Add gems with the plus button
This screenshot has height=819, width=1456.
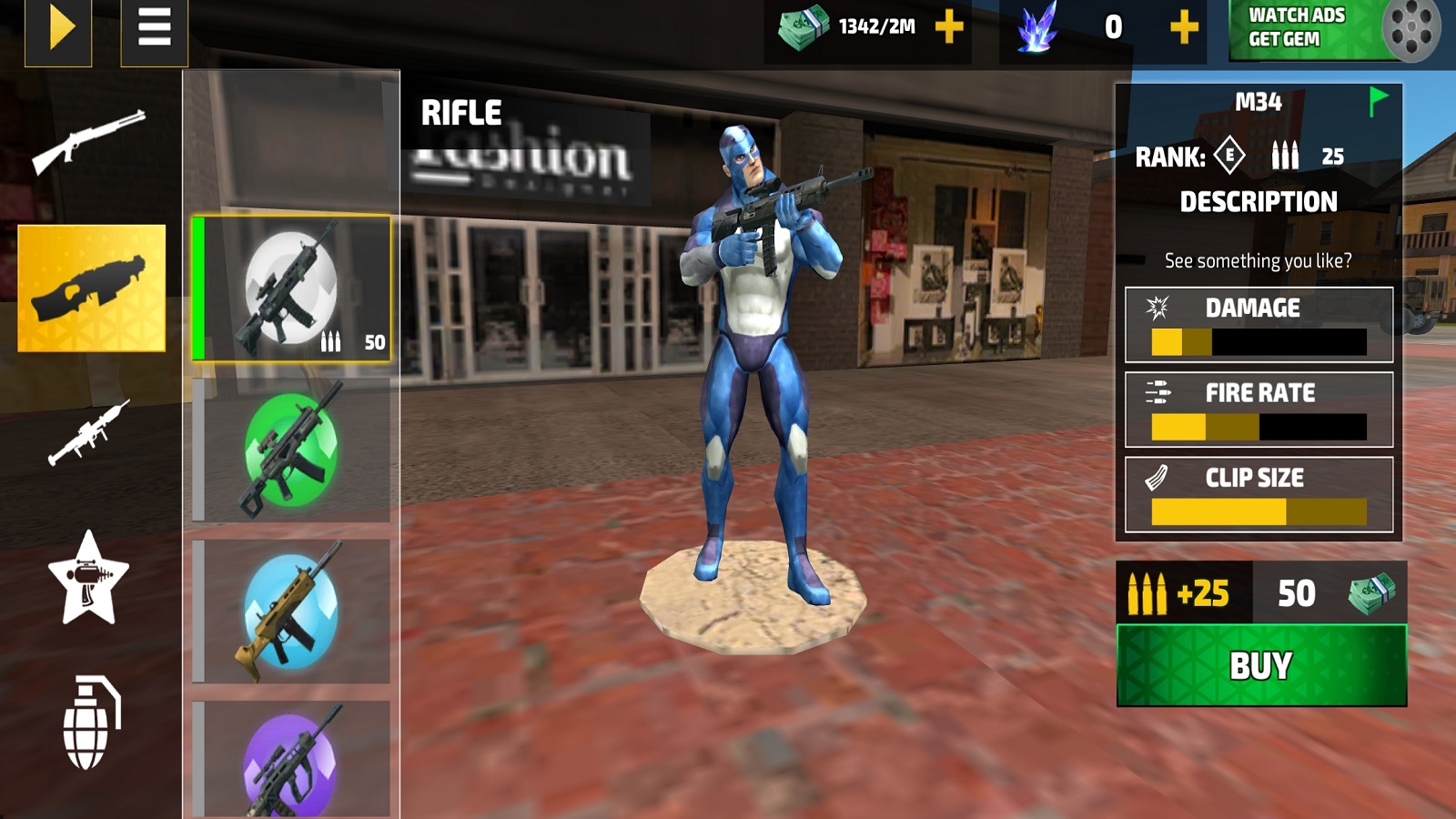coord(1183,27)
